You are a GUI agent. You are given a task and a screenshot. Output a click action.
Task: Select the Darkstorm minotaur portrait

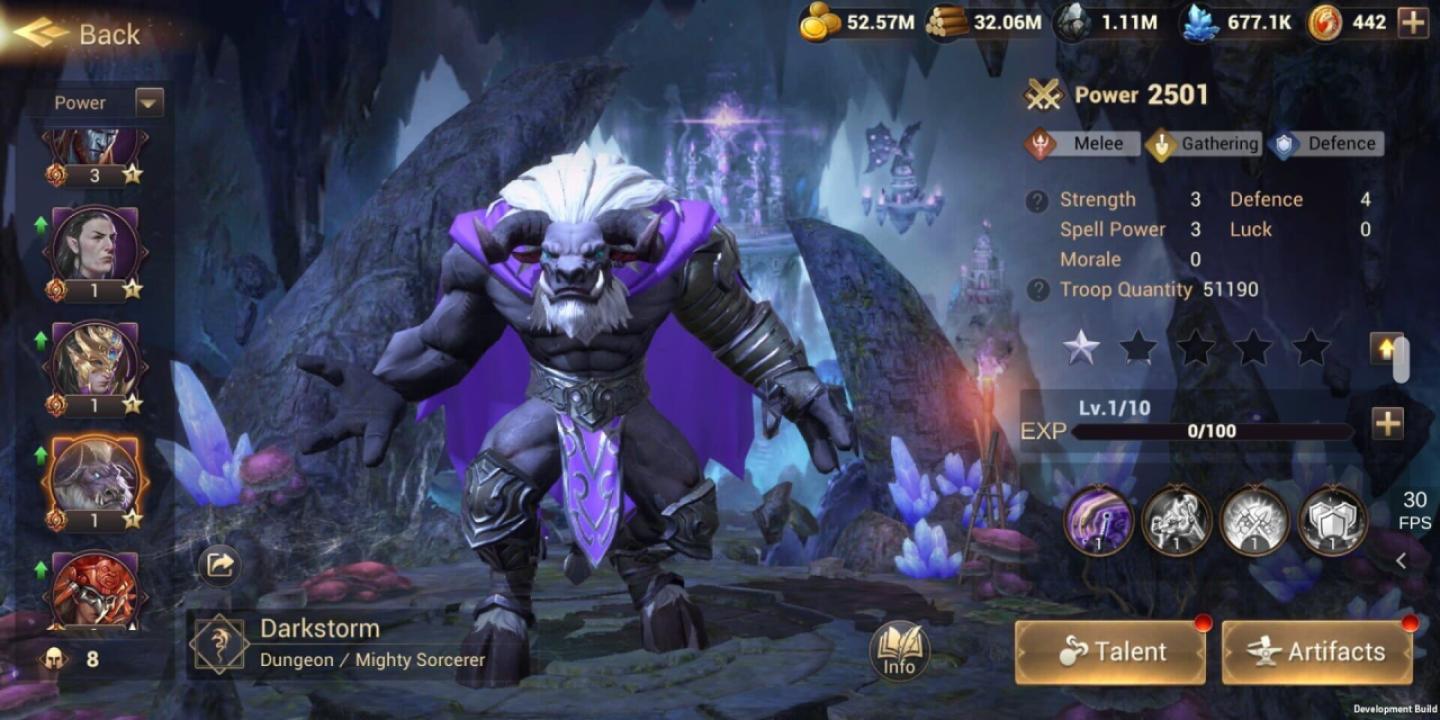(96, 474)
